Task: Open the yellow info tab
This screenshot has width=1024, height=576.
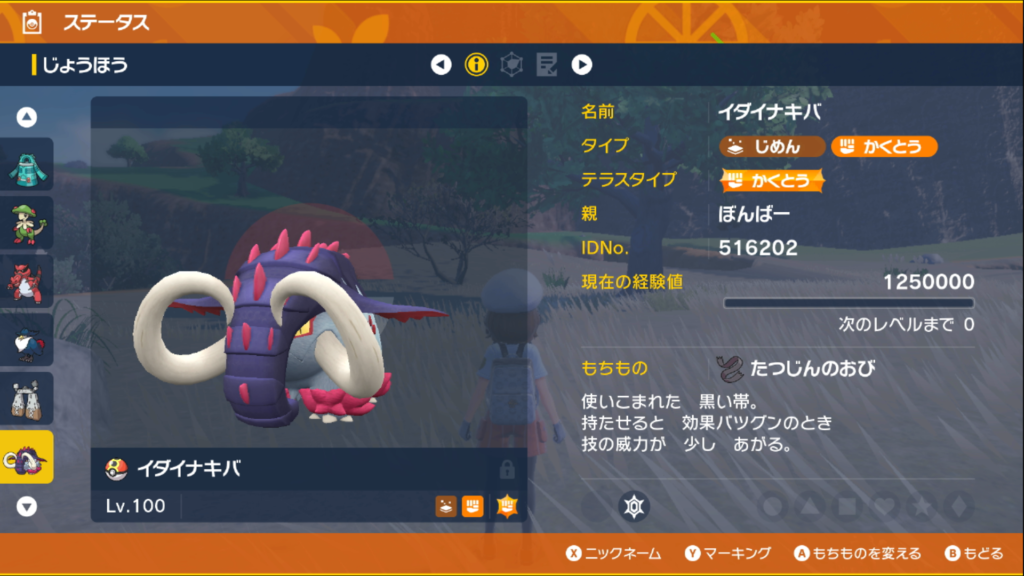Action: (476, 65)
